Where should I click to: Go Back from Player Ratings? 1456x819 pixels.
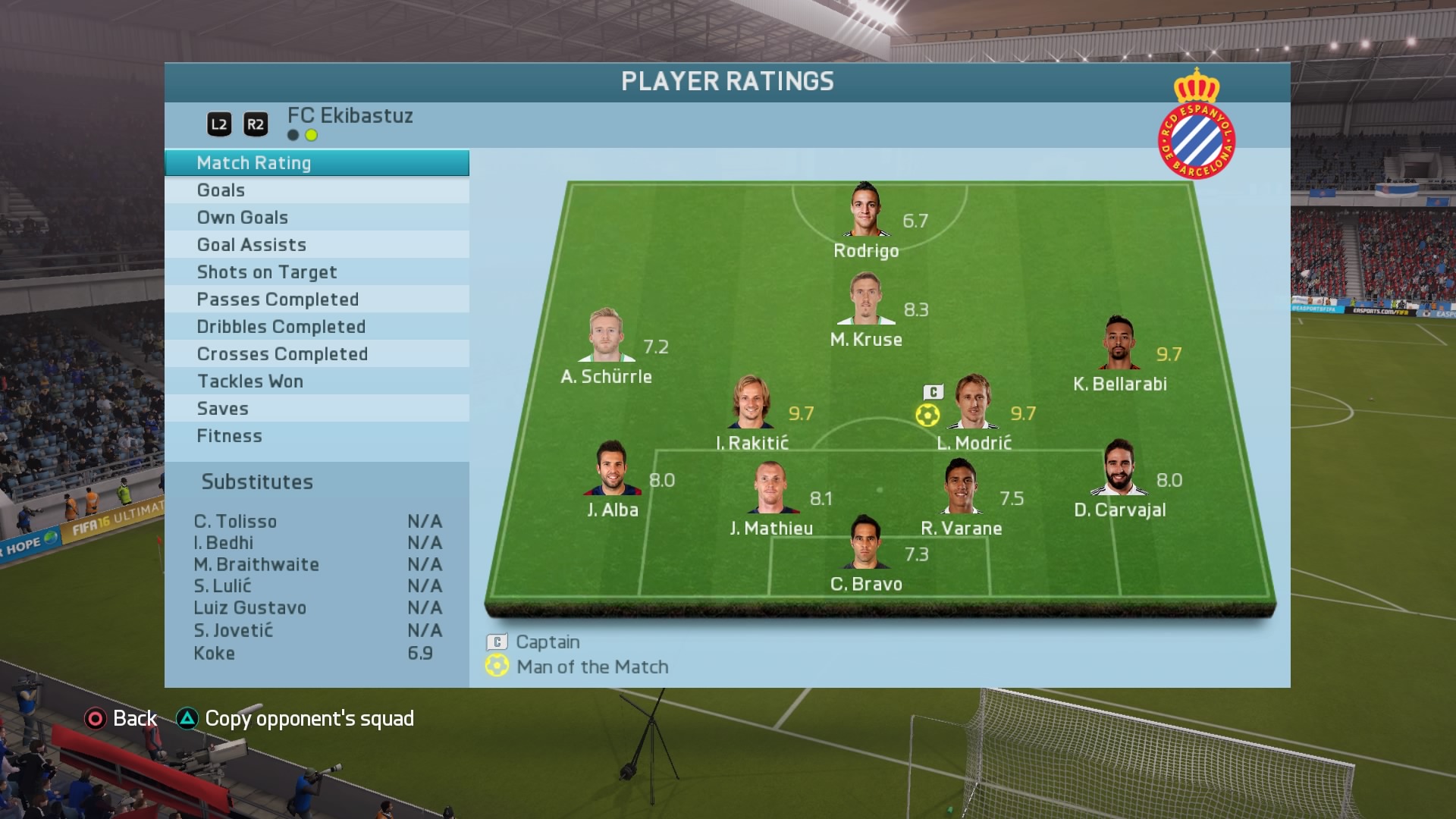pos(121,718)
